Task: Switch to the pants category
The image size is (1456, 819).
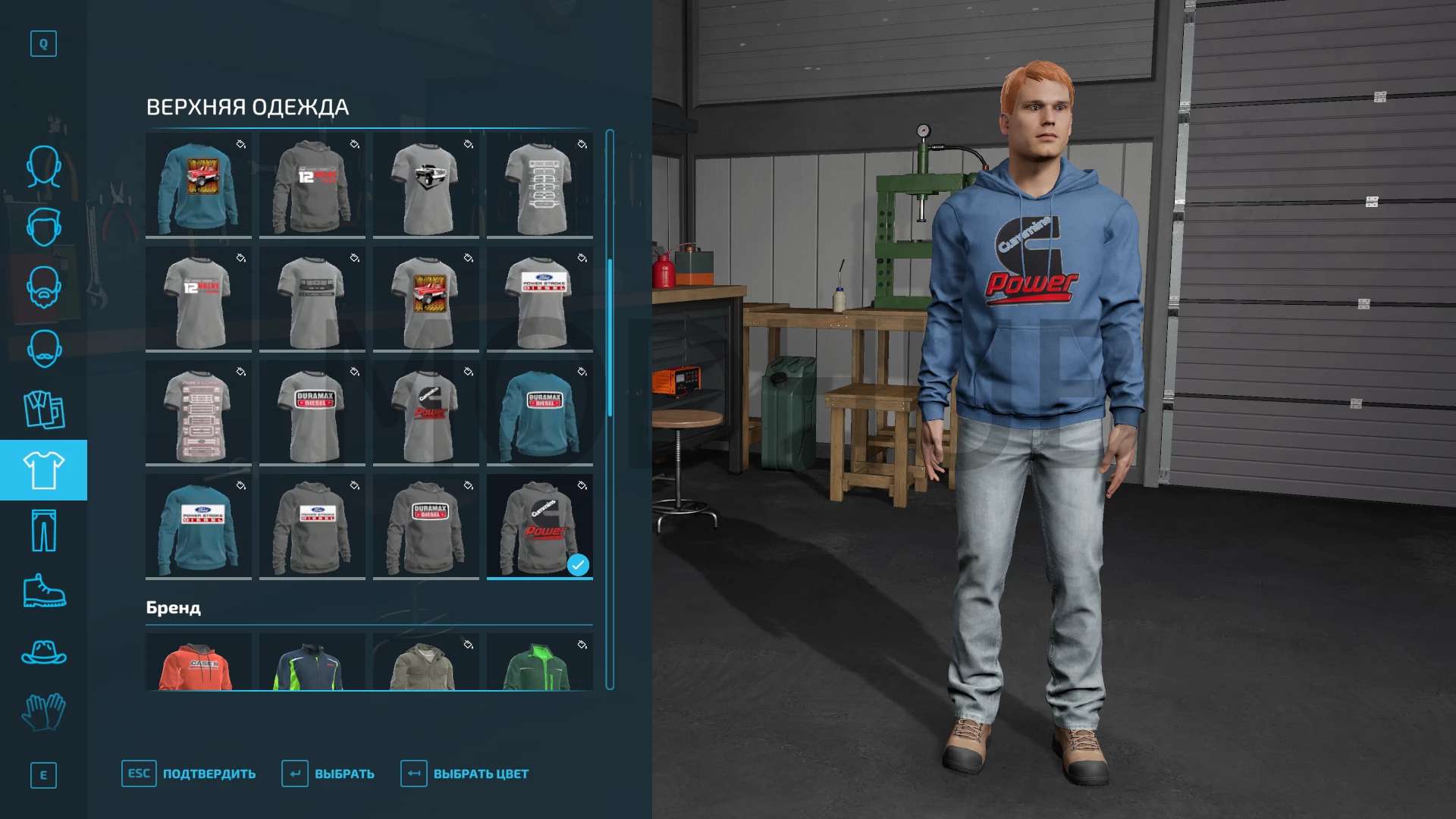Action: 43,531
